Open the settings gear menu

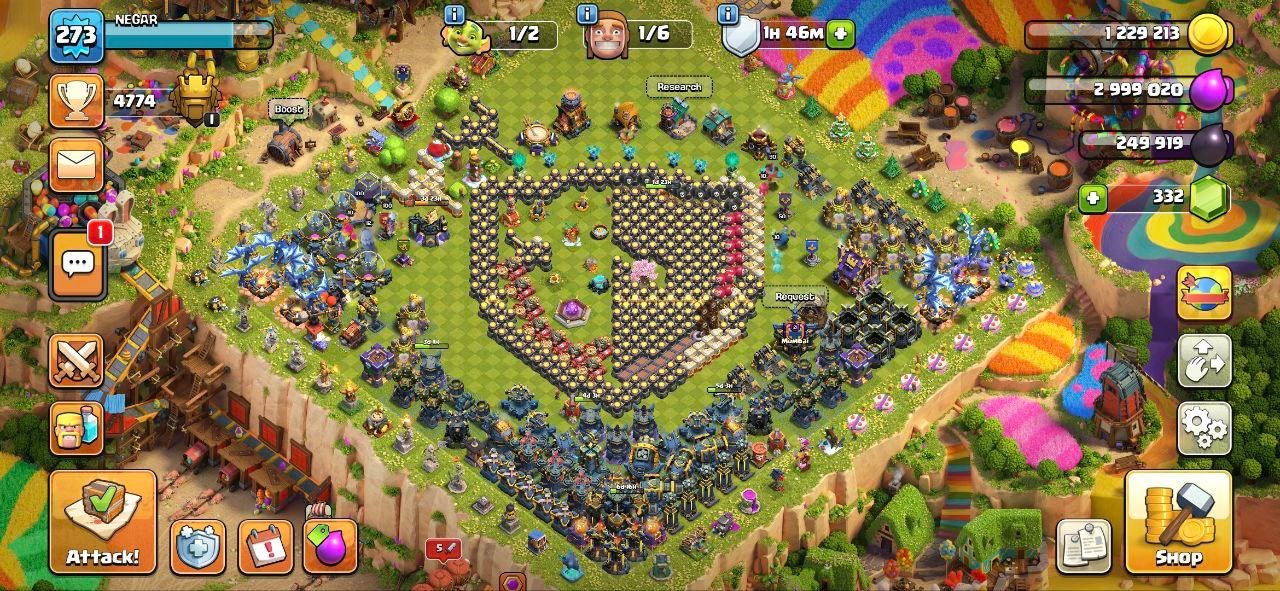[x=1203, y=428]
